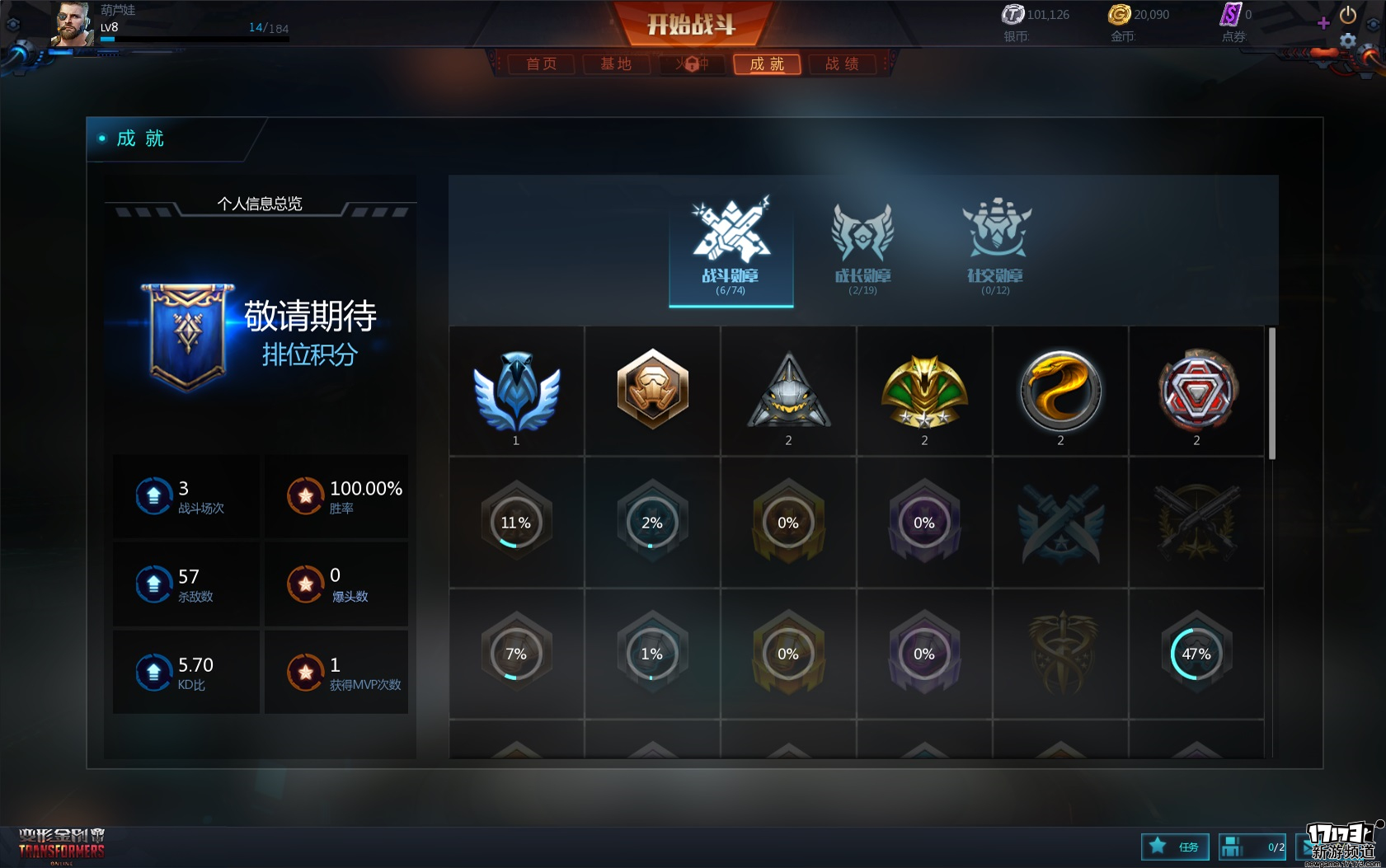Click the 开始战斗 start battle button
Image resolution: width=1386 pixels, height=868 pixels.
(691, 24)
